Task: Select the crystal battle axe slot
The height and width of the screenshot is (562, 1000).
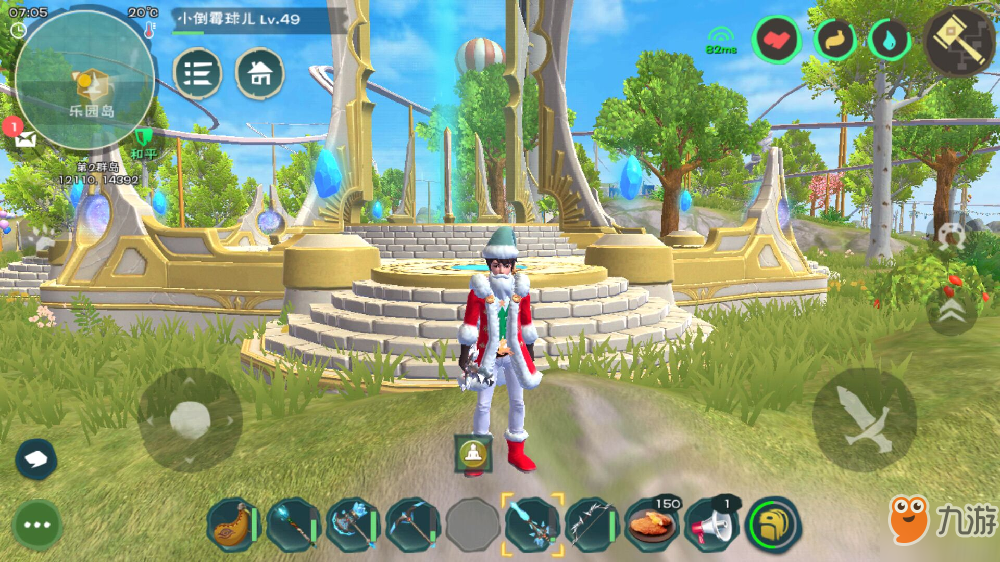Action: point(352,524)
